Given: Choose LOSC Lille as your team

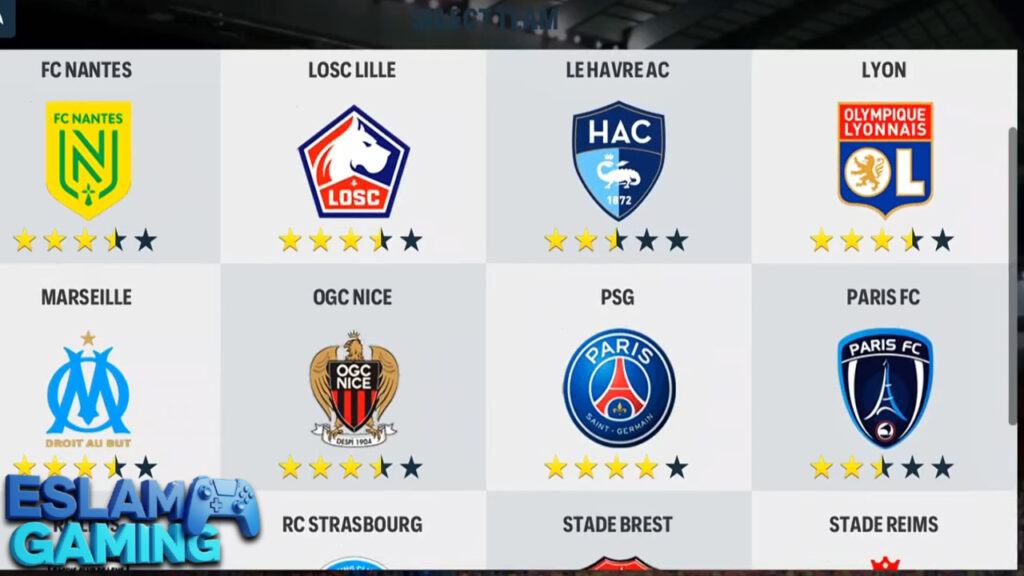Looking at the screenshot, I should 353,160.
